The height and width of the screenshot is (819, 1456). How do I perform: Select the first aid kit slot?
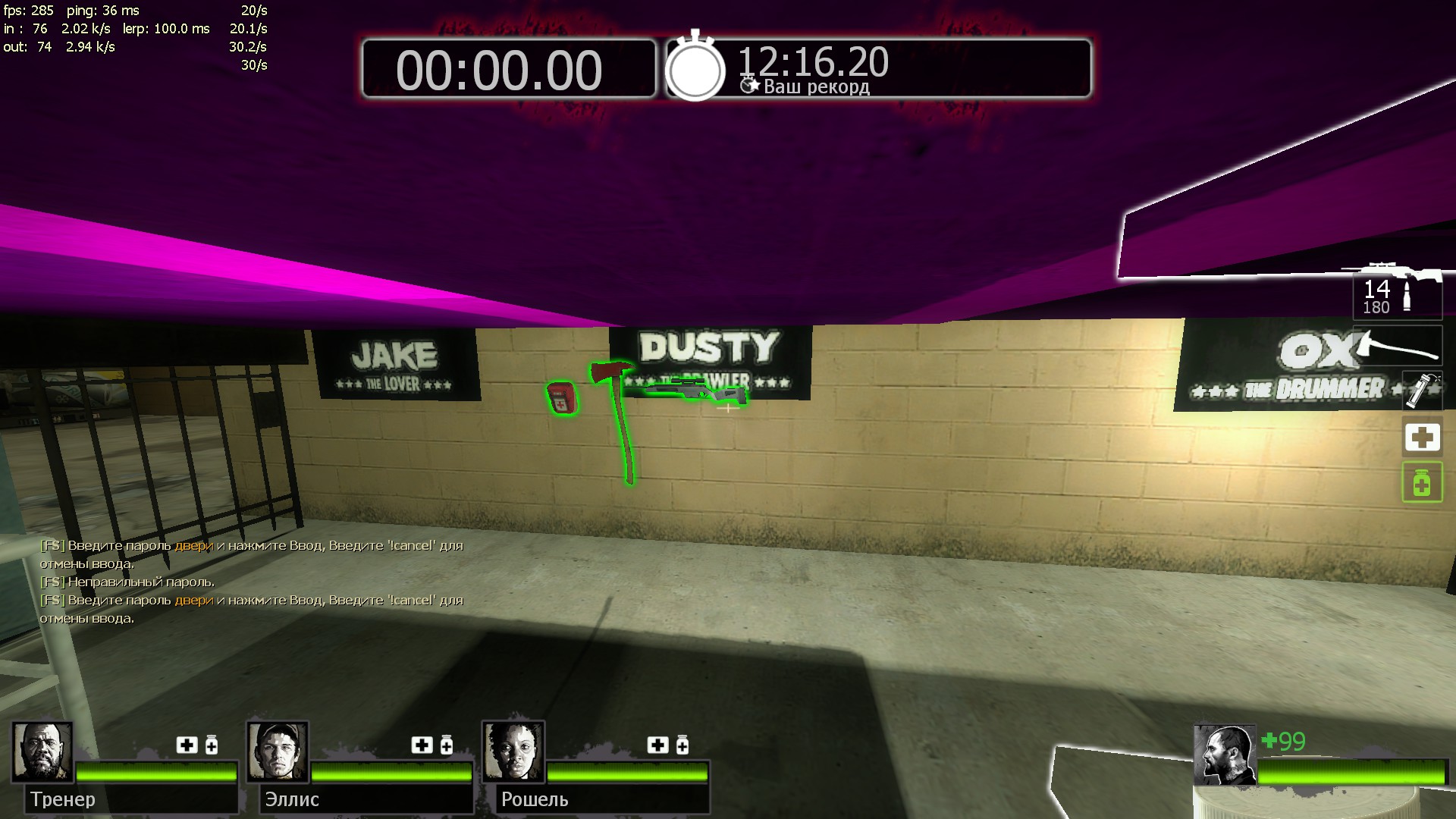1422,438
